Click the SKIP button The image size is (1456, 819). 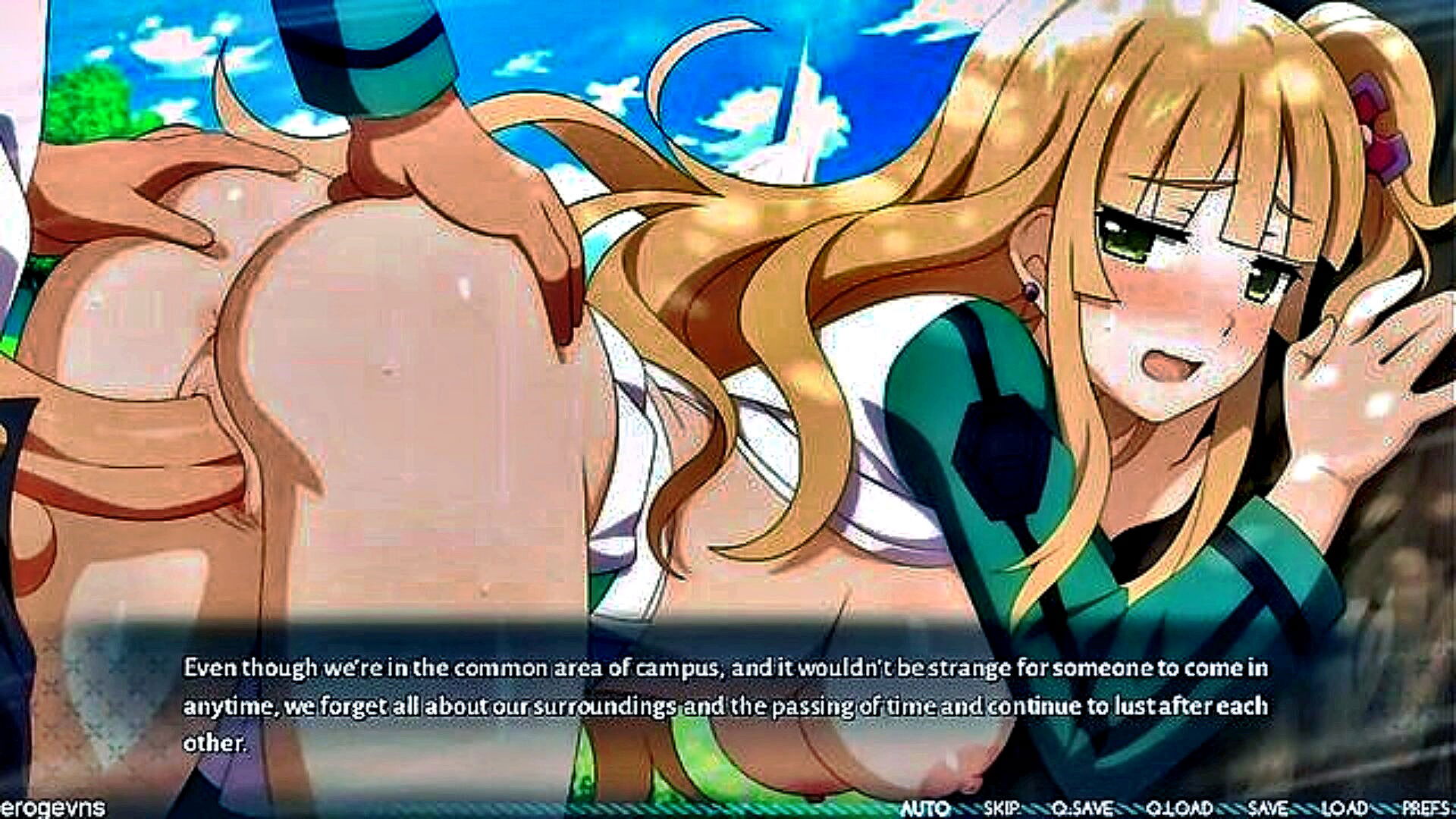1003,808
